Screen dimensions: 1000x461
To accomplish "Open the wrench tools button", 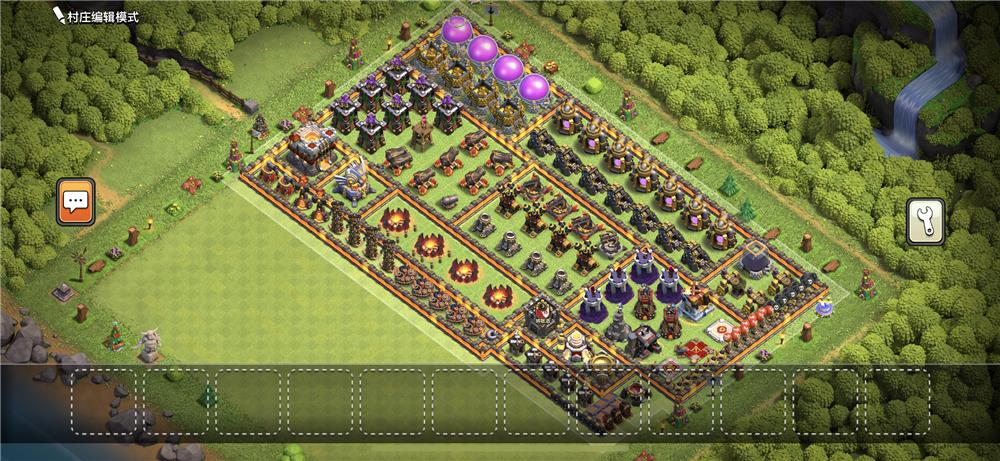I will [x=925, y=221].
